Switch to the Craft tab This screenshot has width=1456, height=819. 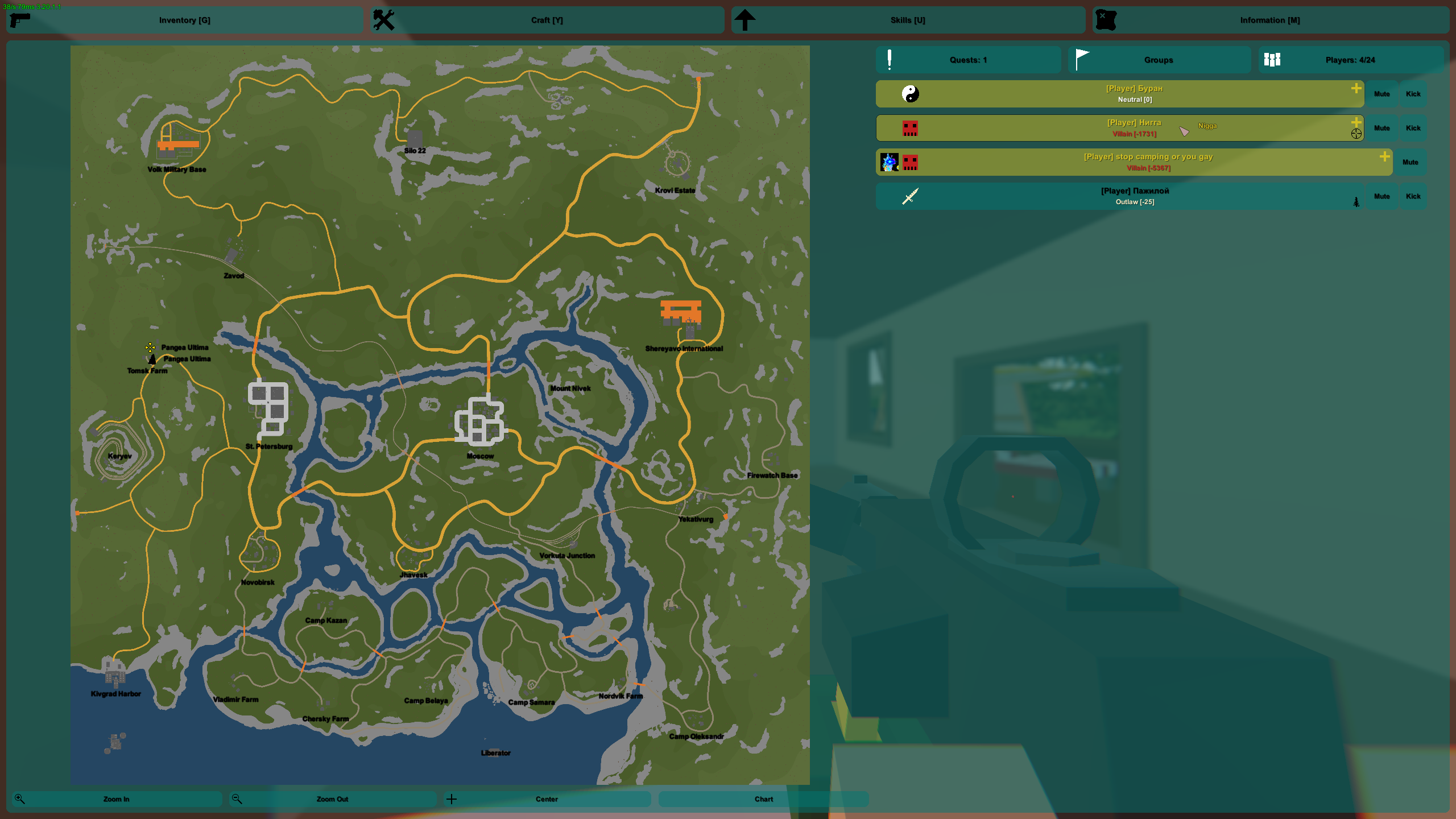(x=547, y=20)
